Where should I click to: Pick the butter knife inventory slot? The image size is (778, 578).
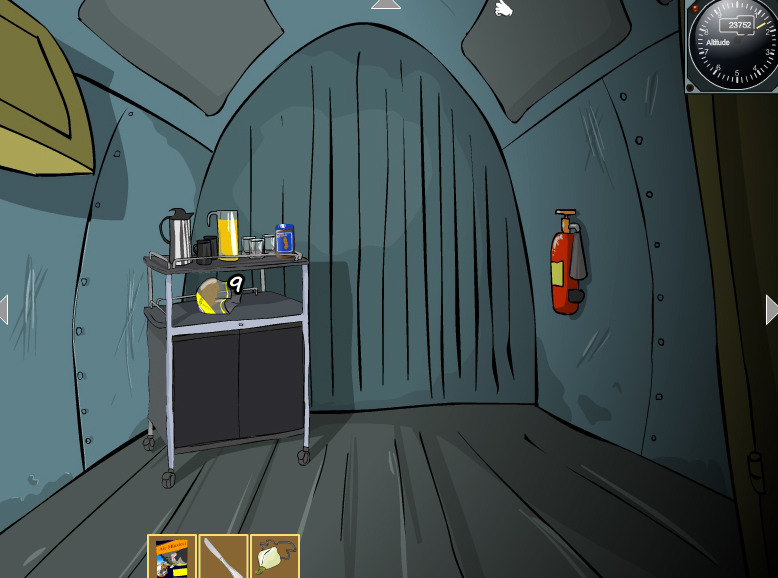coord(223,557)
